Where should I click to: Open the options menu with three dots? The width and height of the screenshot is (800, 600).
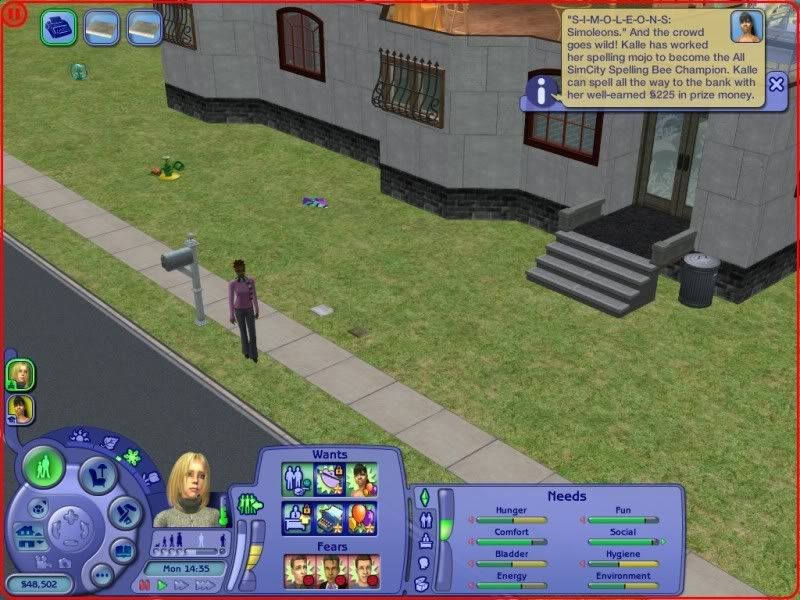(100, 575)
